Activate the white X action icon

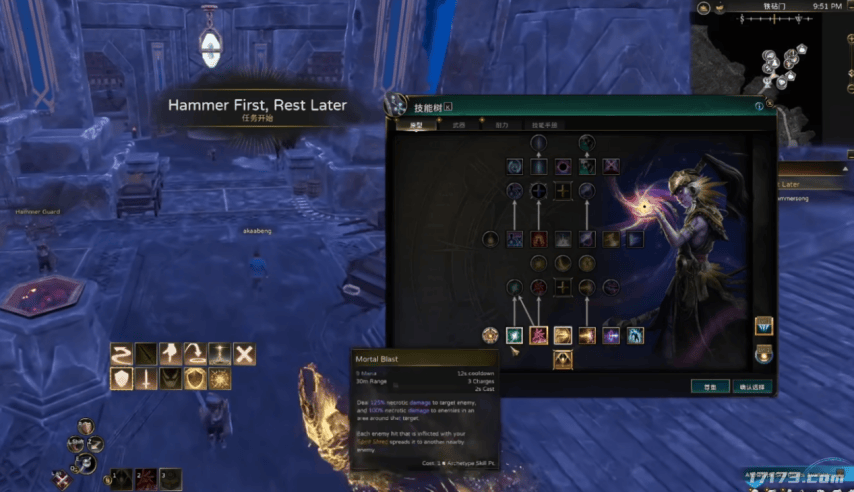[244, 353]
